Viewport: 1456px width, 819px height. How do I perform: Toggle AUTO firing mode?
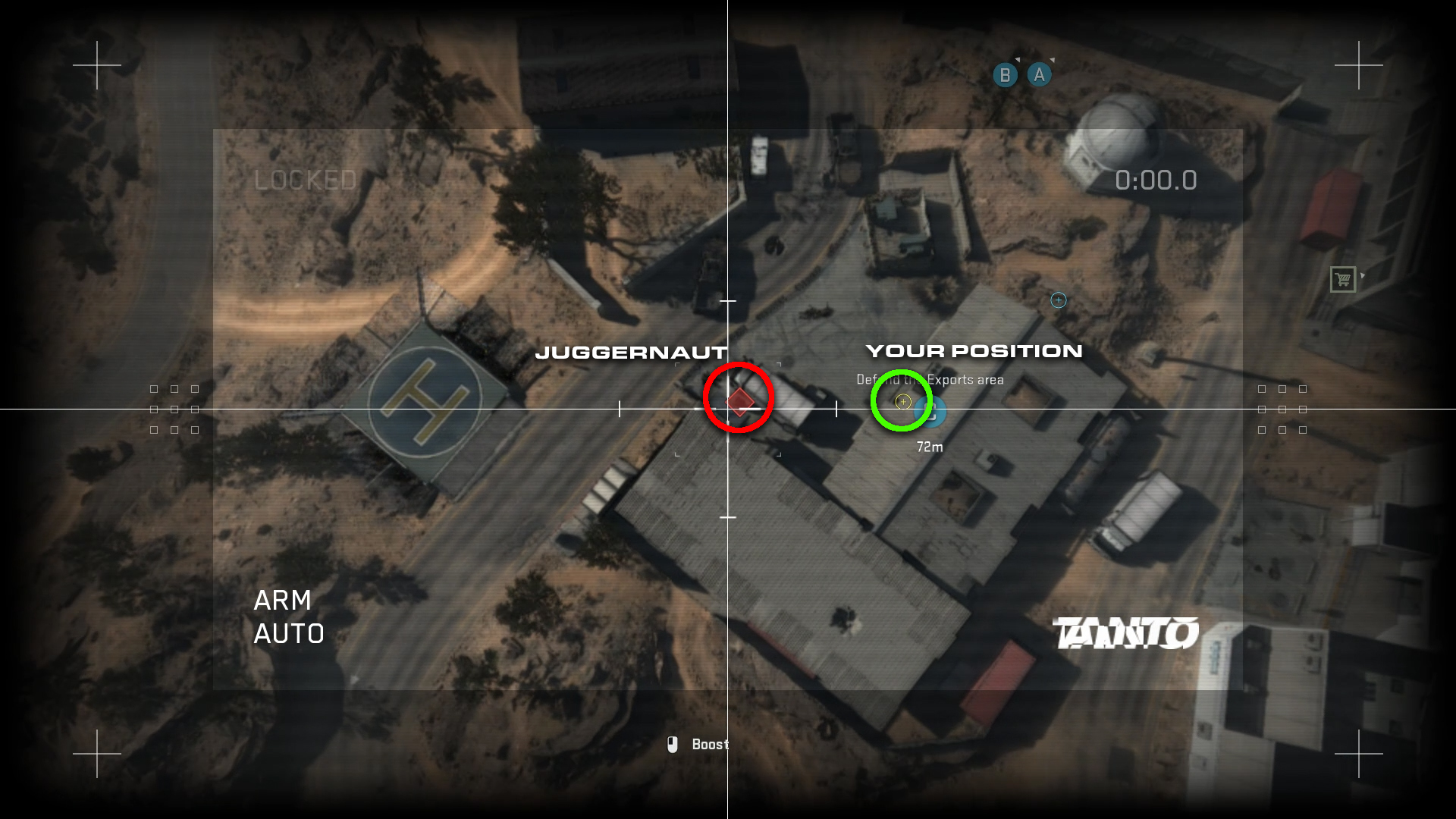click(x=288, y=634)
